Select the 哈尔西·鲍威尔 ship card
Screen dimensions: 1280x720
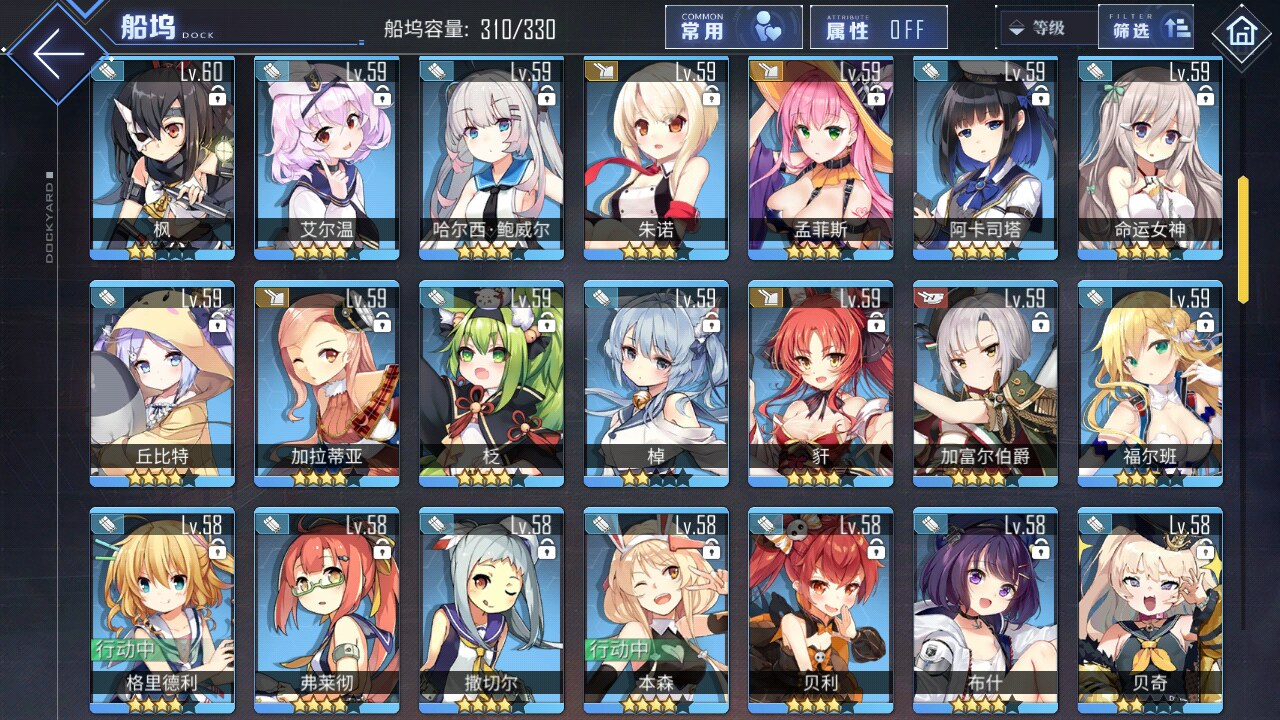point(491,158)
